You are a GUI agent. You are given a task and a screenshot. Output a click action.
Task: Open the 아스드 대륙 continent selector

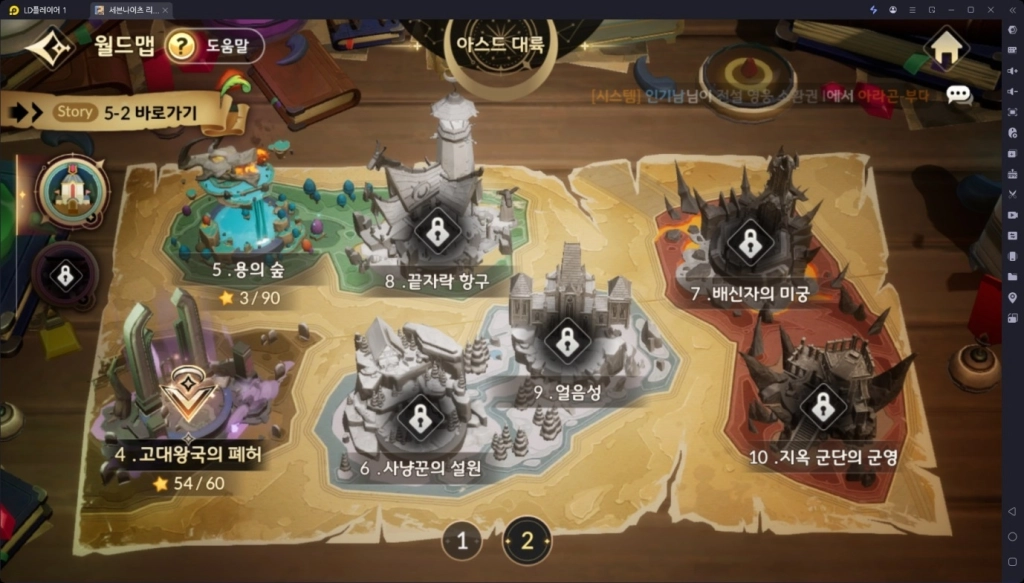[500, 44]
